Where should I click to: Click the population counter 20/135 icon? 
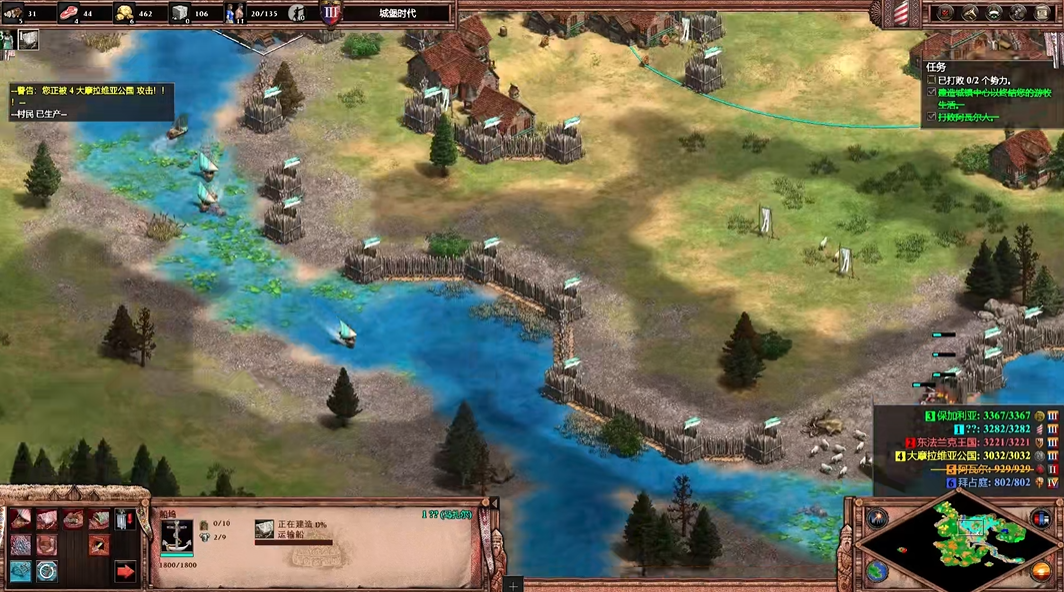click(x=236, y=13)
